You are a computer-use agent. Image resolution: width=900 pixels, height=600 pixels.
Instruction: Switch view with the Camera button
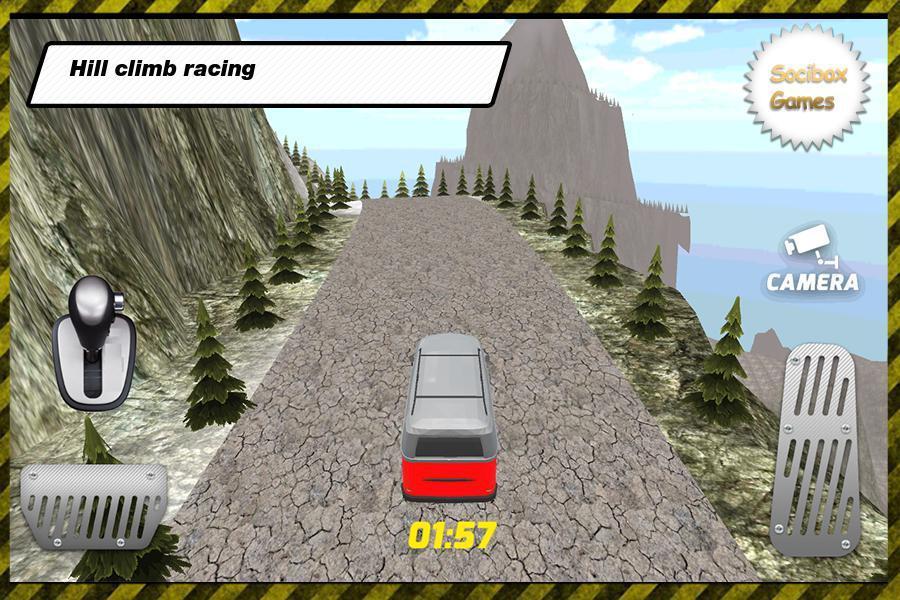click(x=812, y=262)
